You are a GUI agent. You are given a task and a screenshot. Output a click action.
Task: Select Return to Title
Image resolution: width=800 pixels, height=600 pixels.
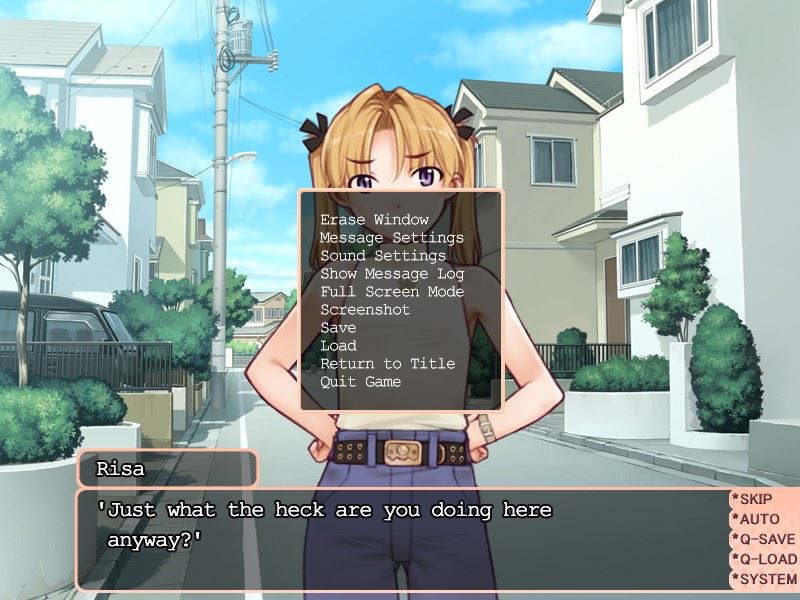click(387, 364)
